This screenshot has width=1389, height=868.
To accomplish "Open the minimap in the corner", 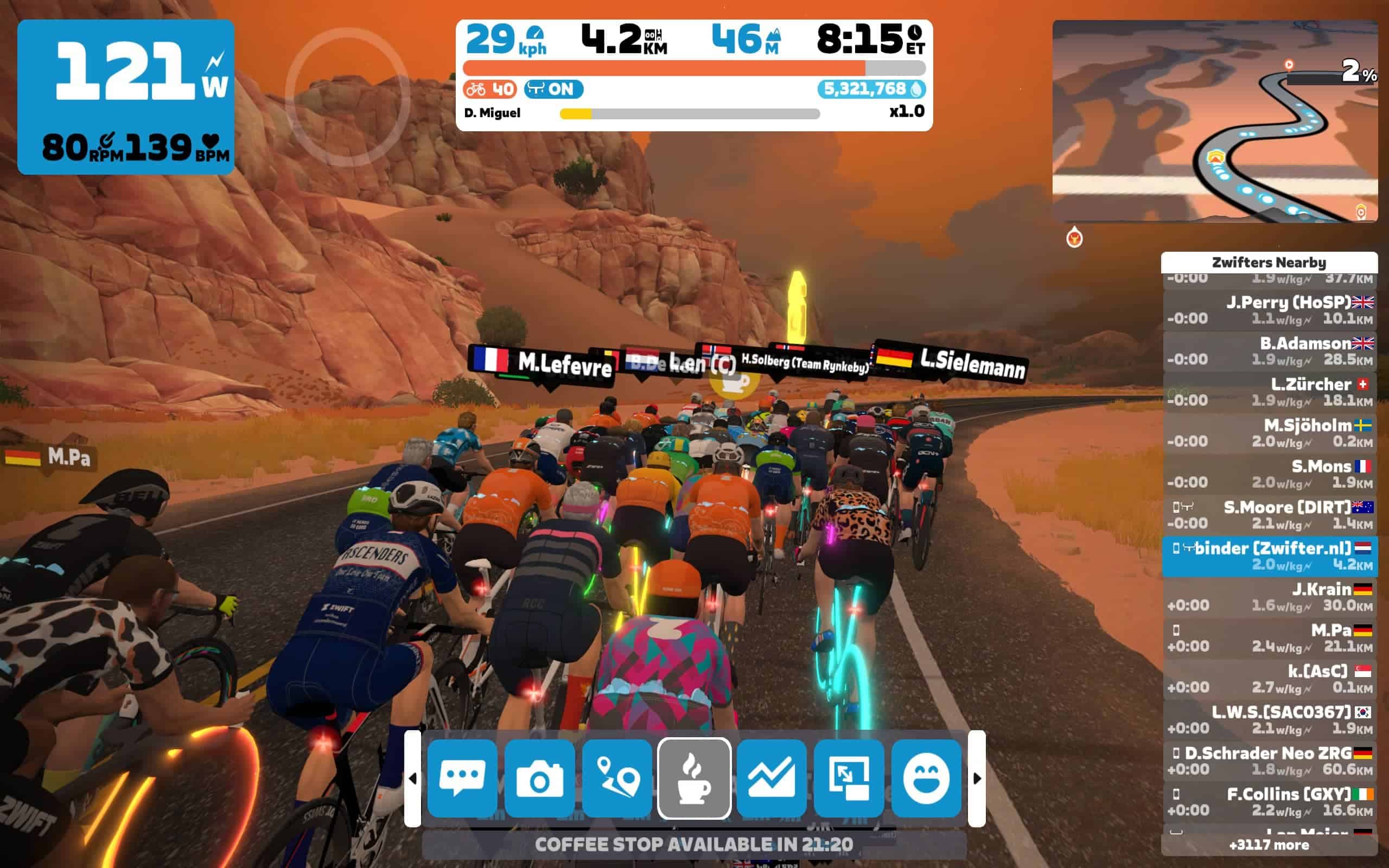I will pyautogui.click(x=1214, y=121).
